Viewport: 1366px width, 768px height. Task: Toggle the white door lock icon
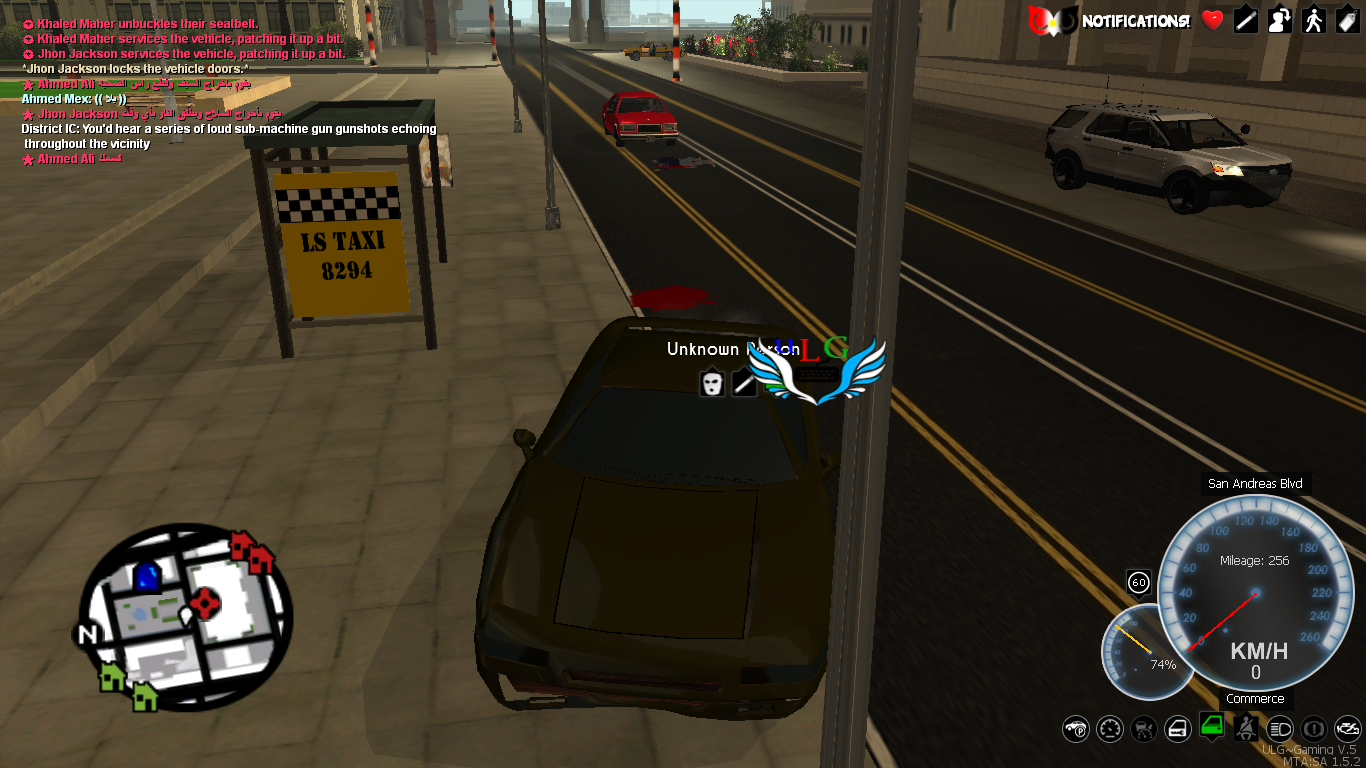1178,729
